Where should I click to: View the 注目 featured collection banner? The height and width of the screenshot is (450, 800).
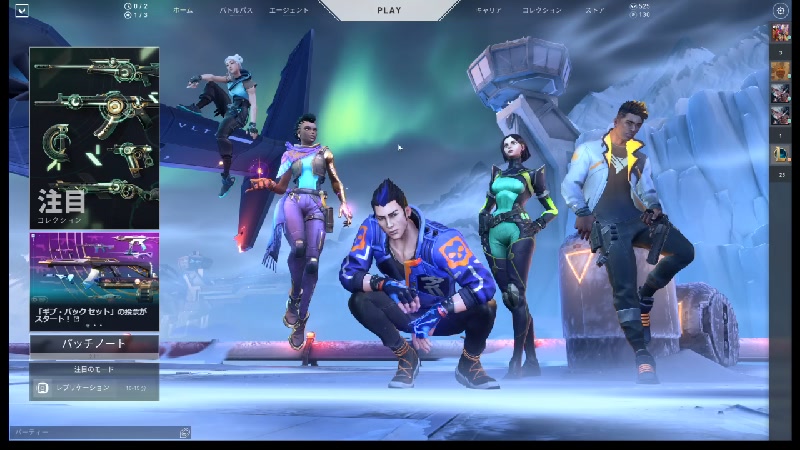(94, 138)
